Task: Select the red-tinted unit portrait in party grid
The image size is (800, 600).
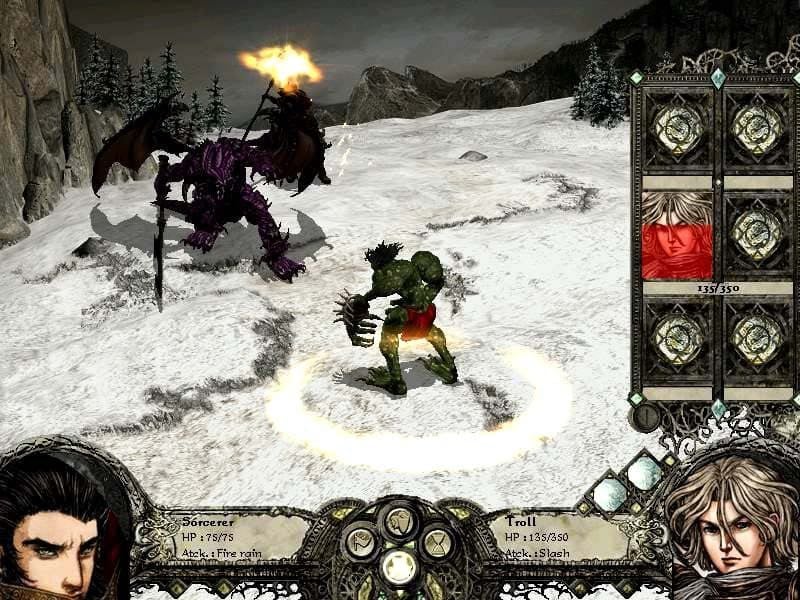Action: click(x=676, y=236)
